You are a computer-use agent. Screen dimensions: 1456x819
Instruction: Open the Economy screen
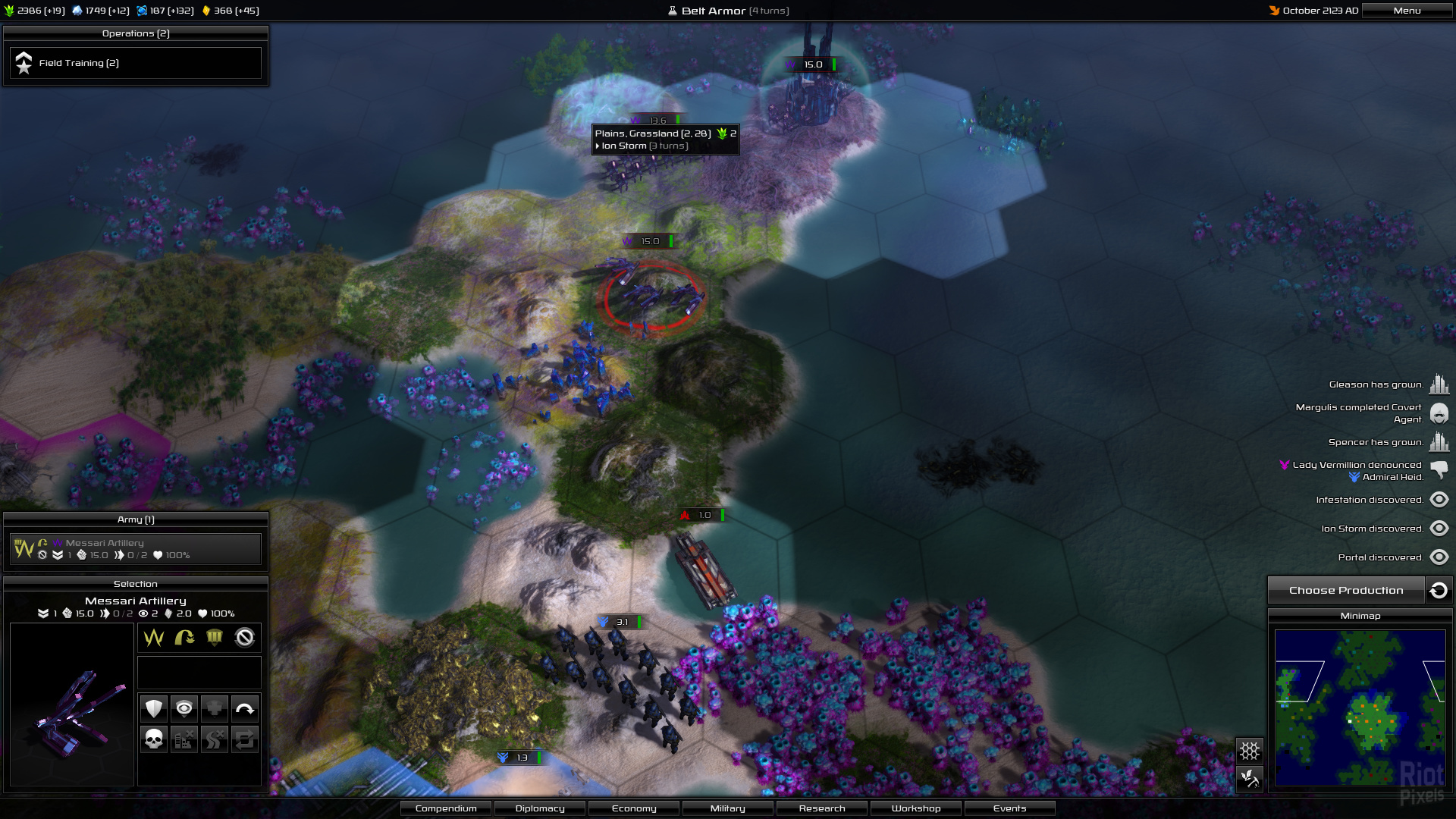[634, 808]
